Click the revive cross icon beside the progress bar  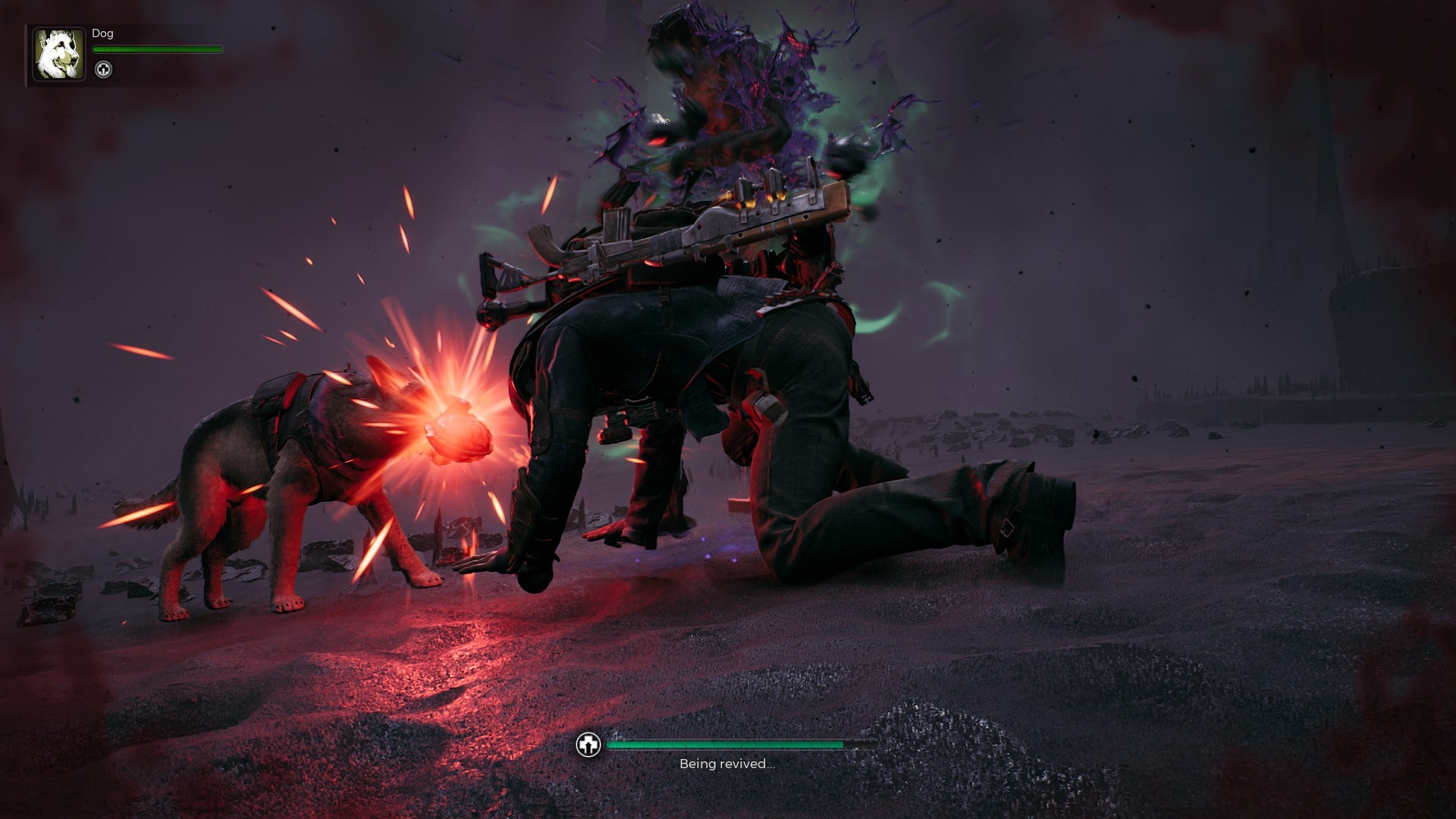[588, 745]
